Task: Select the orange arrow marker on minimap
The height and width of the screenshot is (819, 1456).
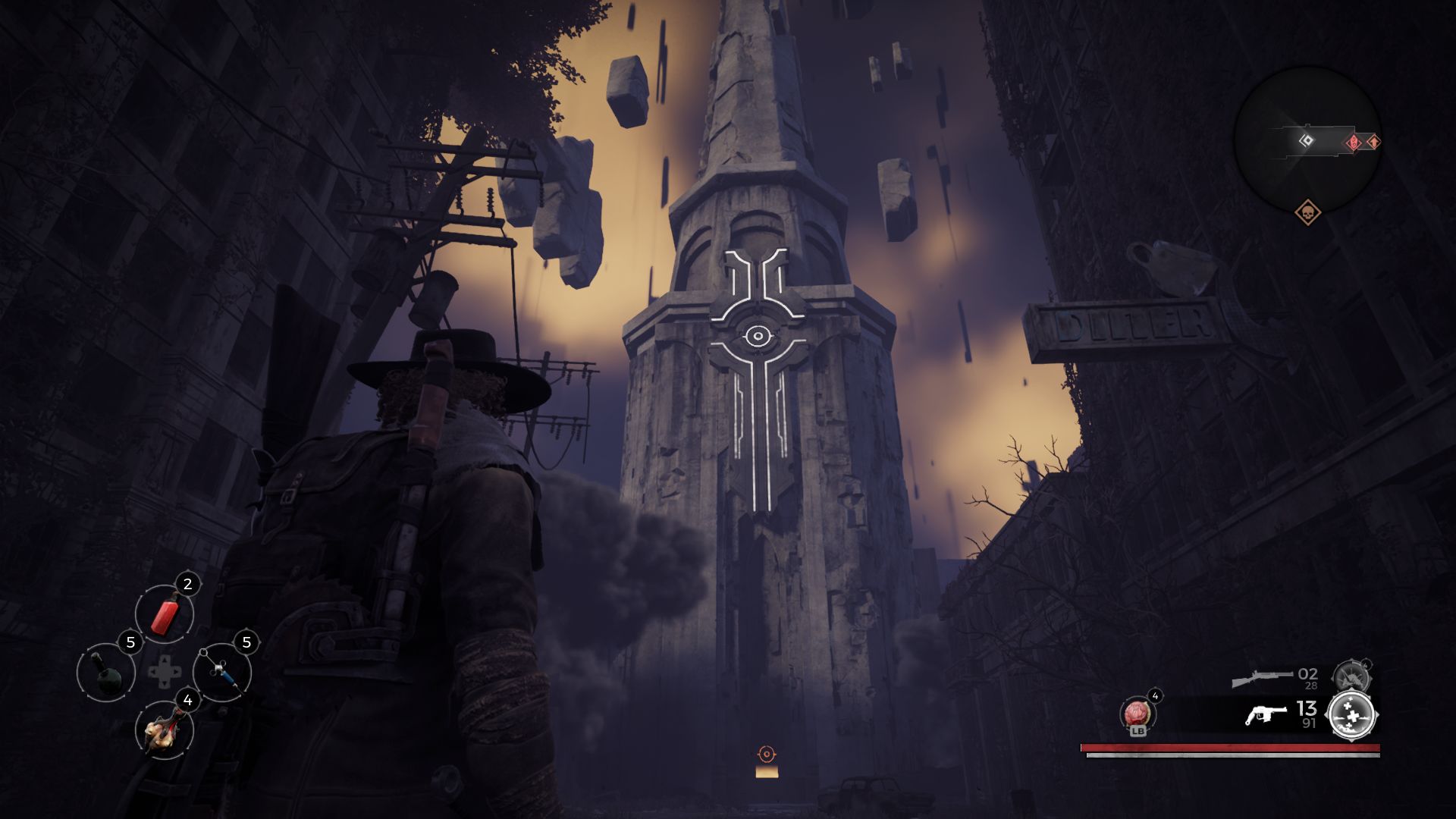Action: click(1373, 142)
